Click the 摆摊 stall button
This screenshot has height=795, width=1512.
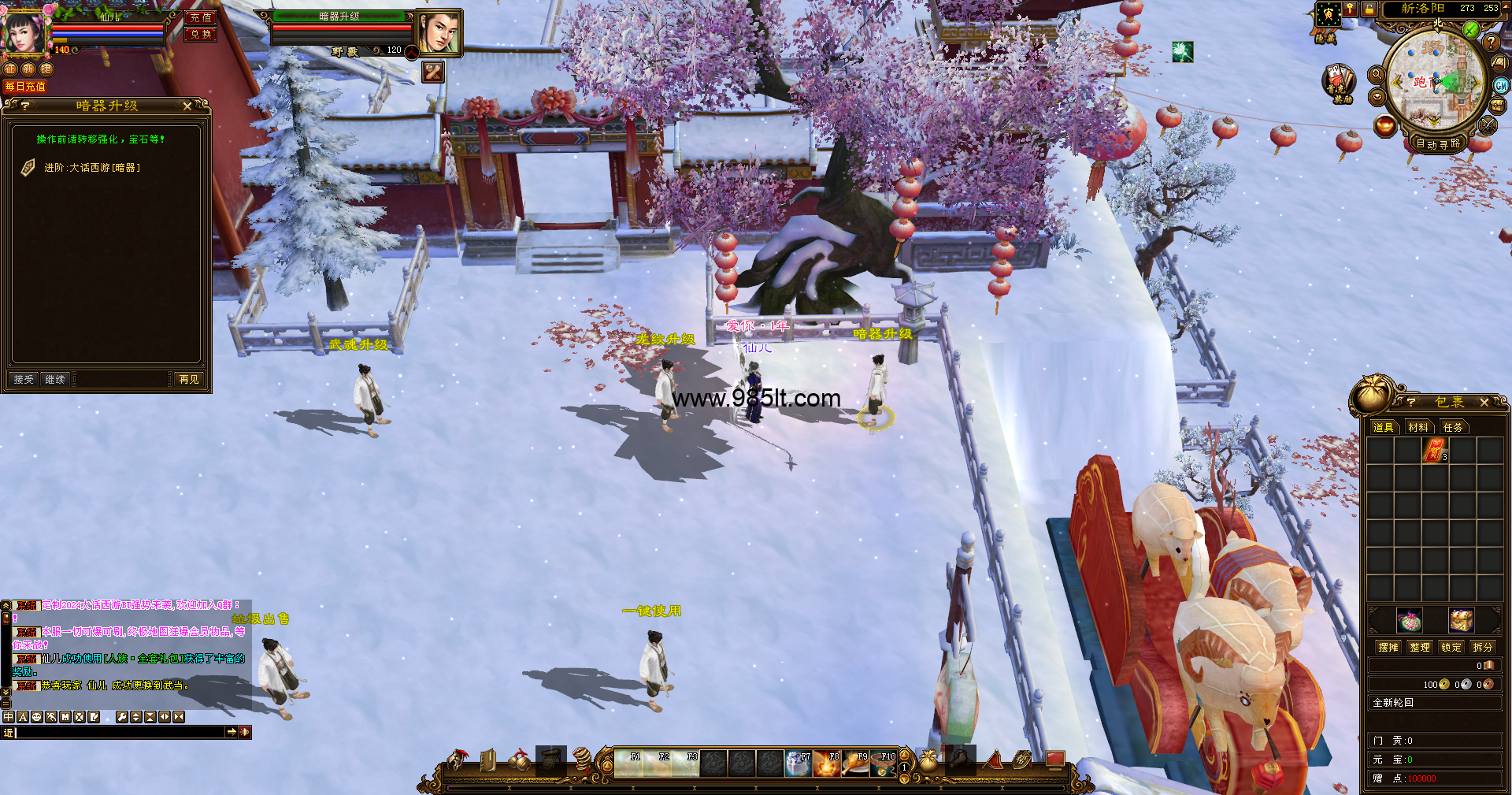[1388, 647]
